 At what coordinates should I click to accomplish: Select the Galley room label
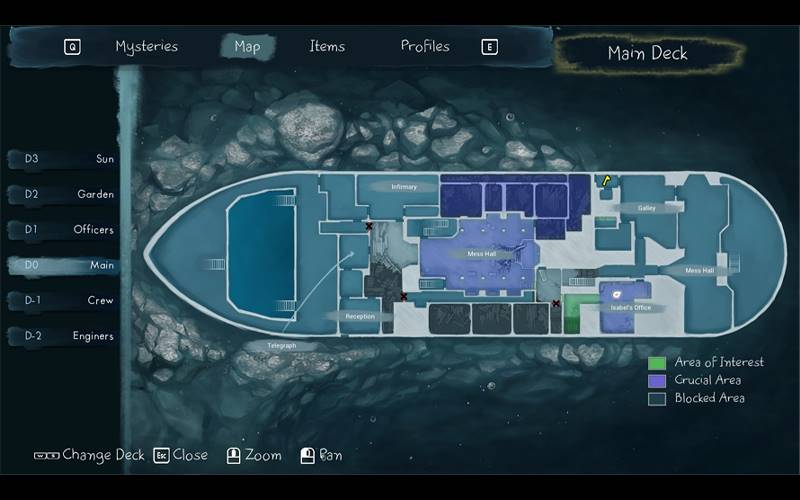click(x=646, y=208)
